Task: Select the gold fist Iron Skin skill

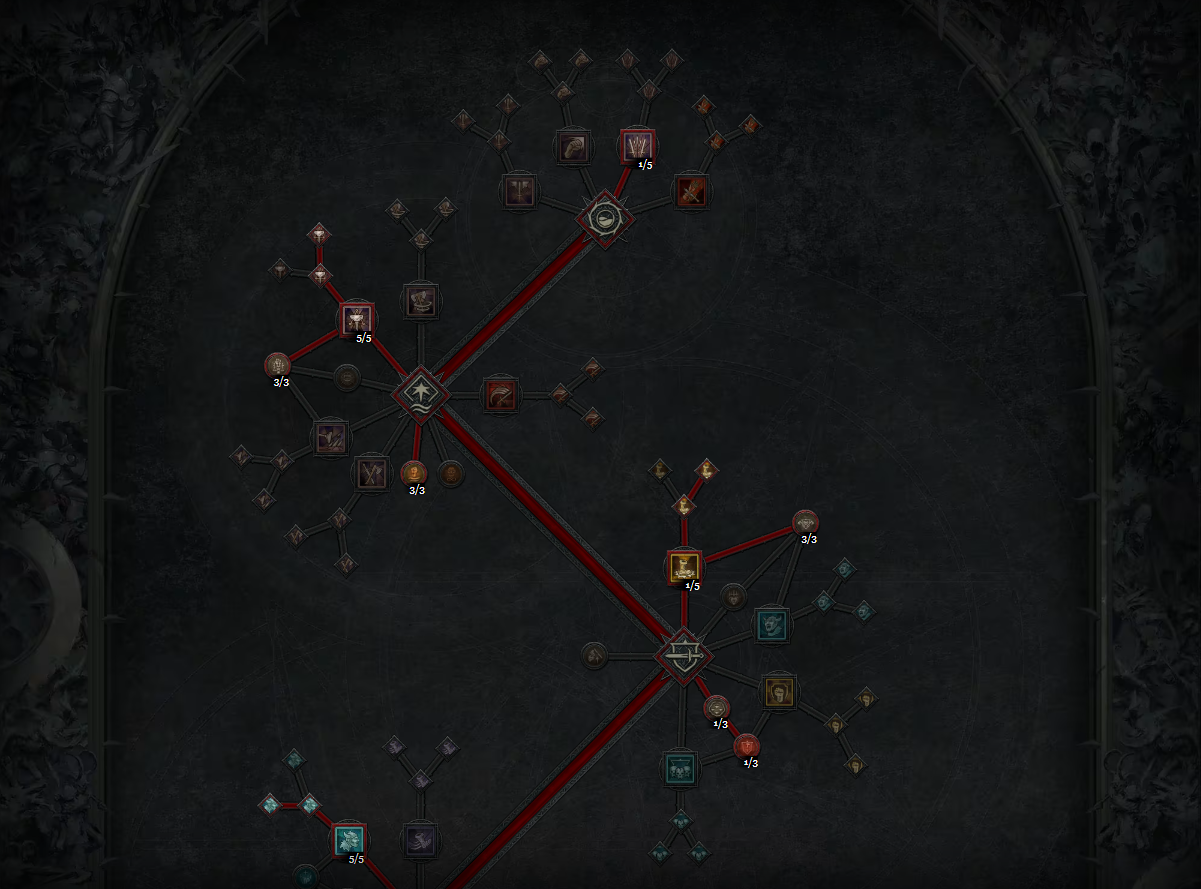Action: [779, 691]
